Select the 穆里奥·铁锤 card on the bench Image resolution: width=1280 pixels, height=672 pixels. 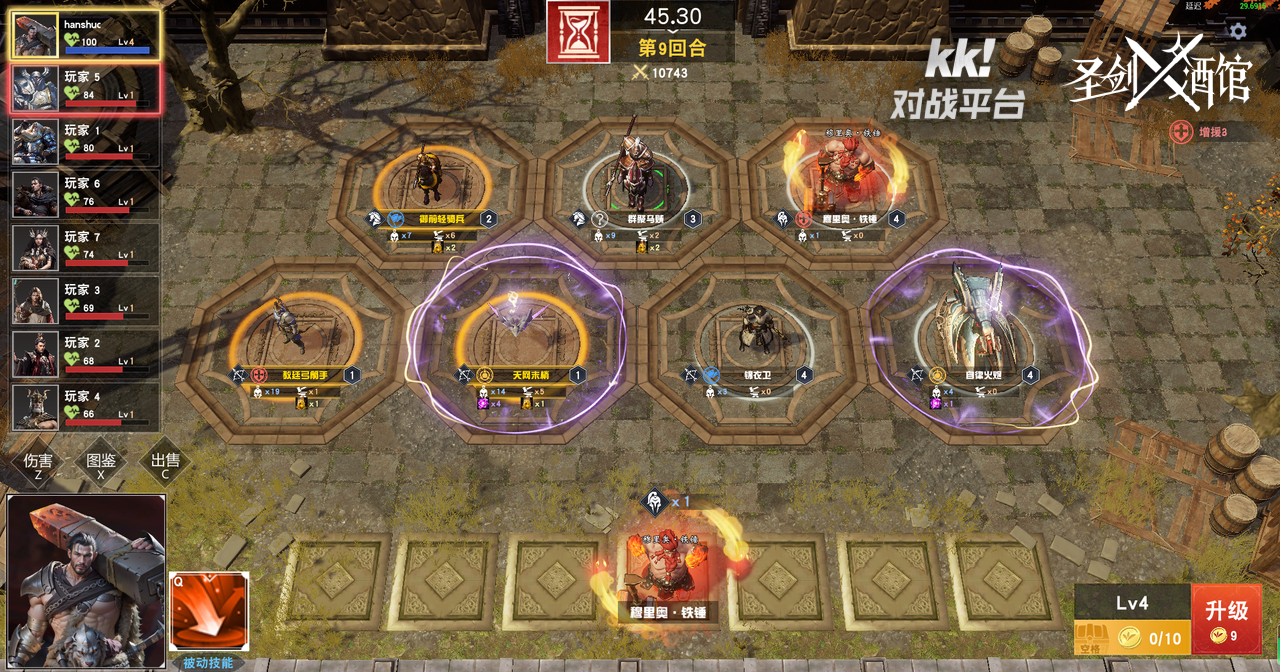668,576
